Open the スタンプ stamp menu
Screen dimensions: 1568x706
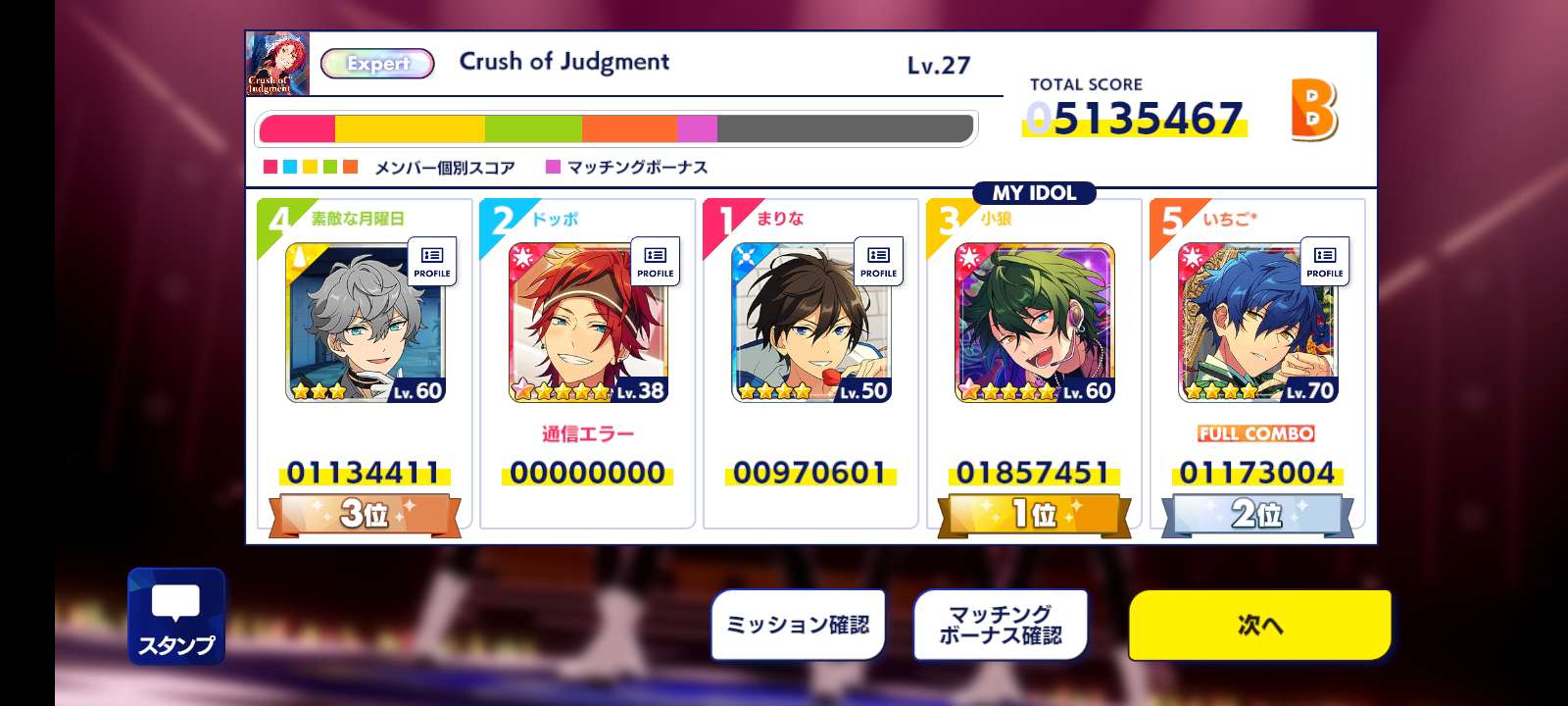[176, 616]
